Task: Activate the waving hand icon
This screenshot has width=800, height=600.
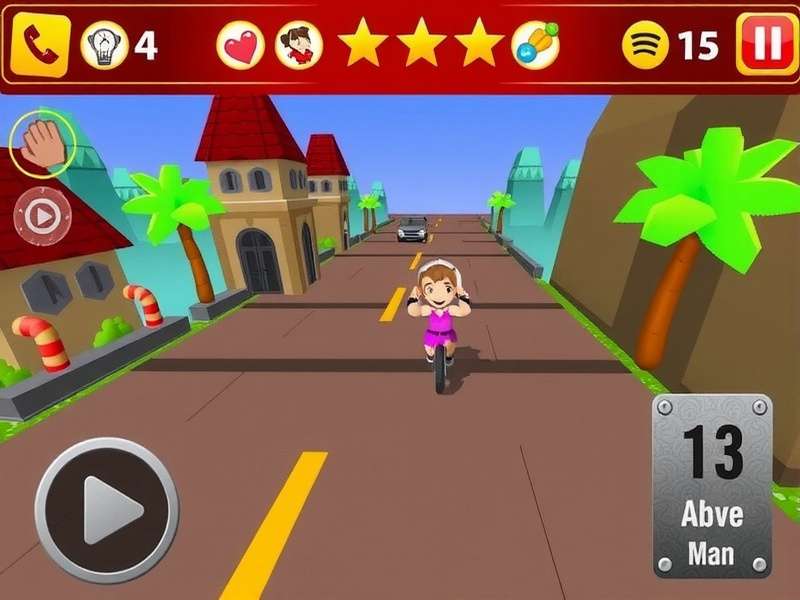Action: [42, 145]
